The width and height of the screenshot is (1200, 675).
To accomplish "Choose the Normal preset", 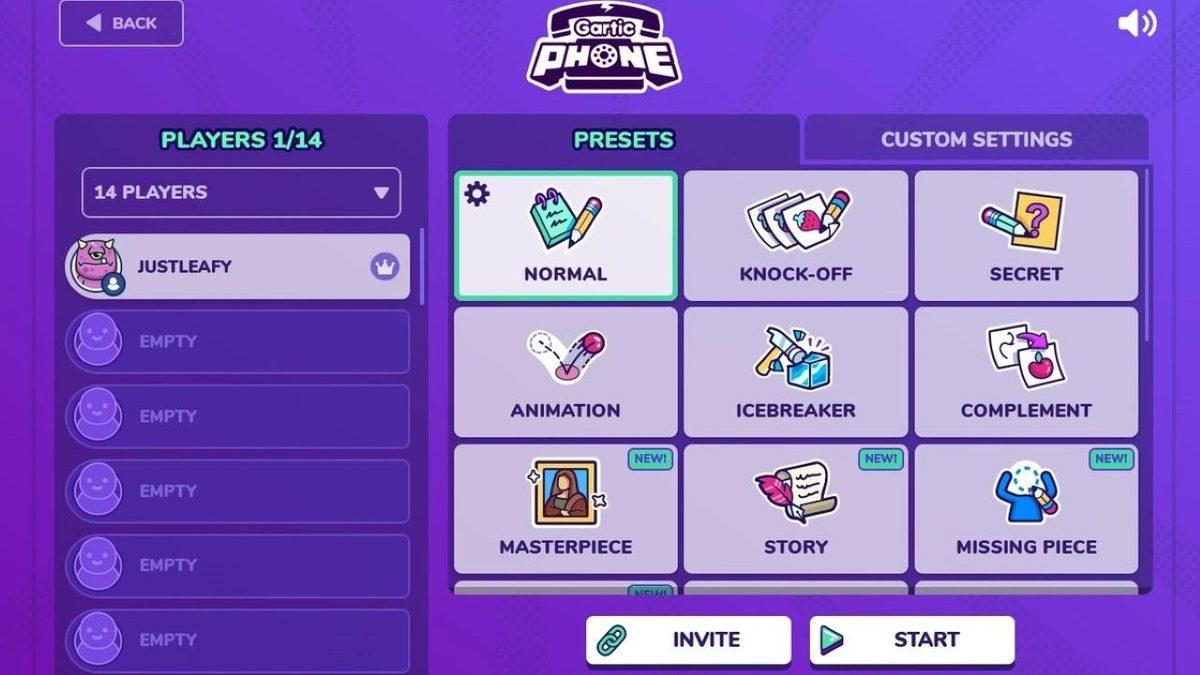I will pos(566,236).
